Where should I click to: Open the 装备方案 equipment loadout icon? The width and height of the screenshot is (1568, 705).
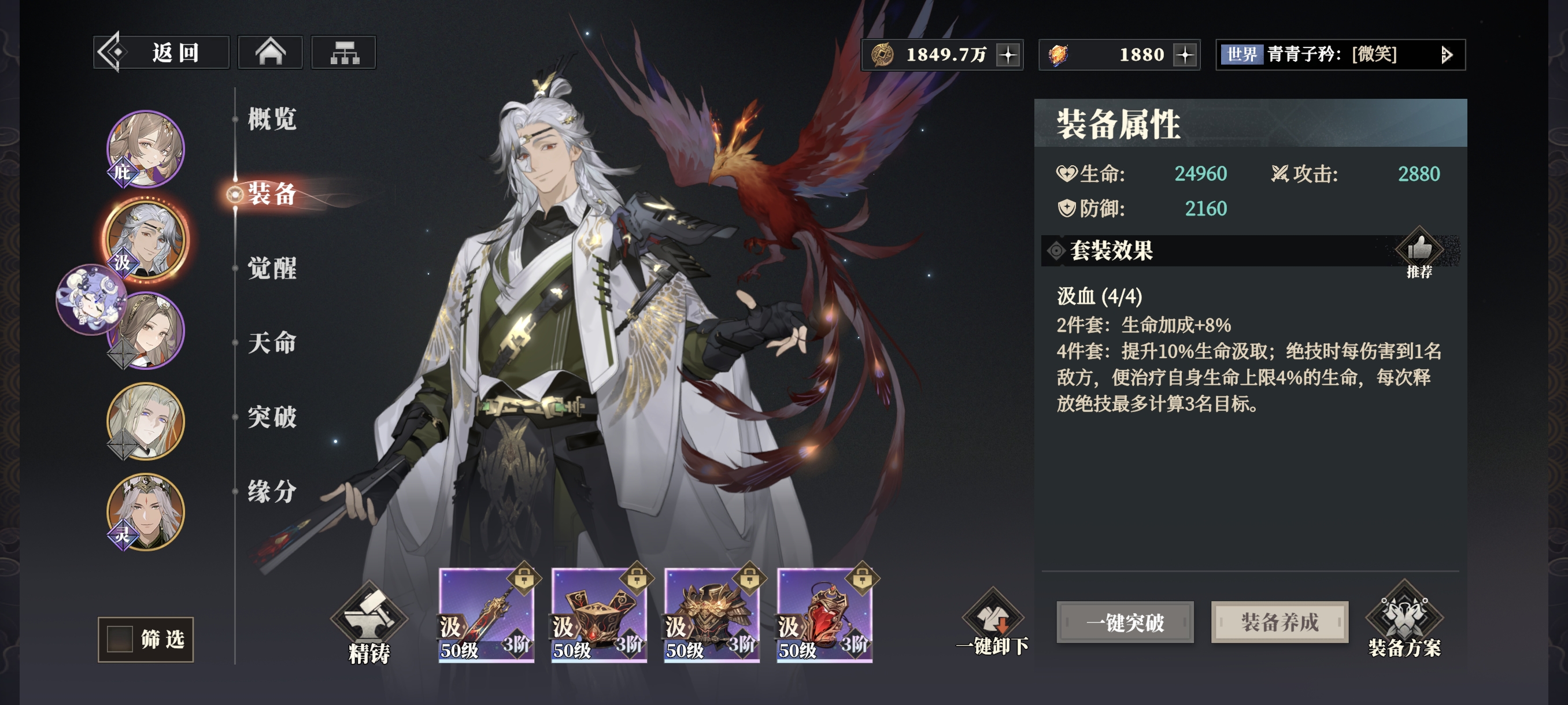tap(1404, 621)
